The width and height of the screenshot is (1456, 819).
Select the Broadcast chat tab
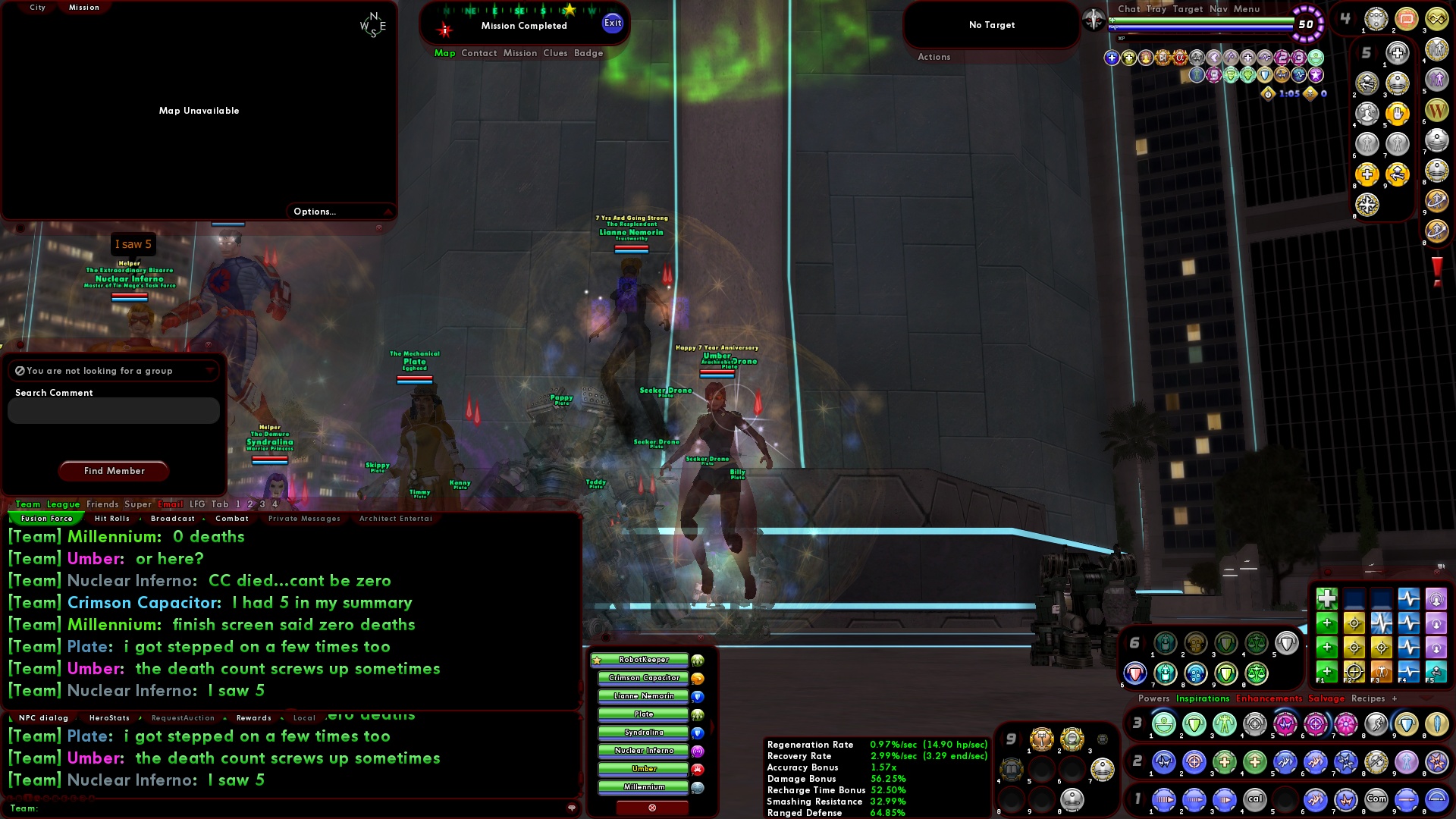pos(173,519)
